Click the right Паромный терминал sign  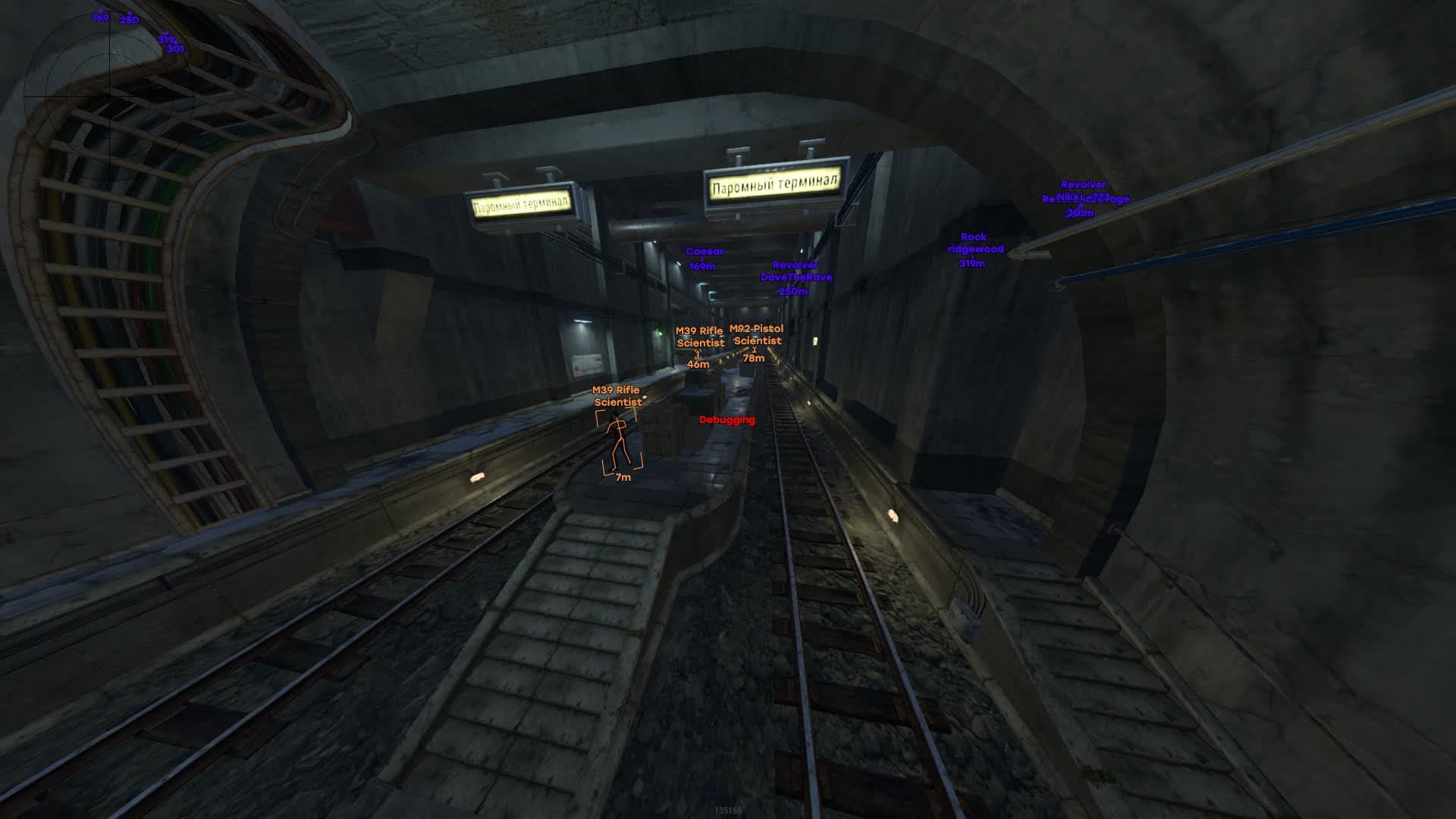point(773,184)
